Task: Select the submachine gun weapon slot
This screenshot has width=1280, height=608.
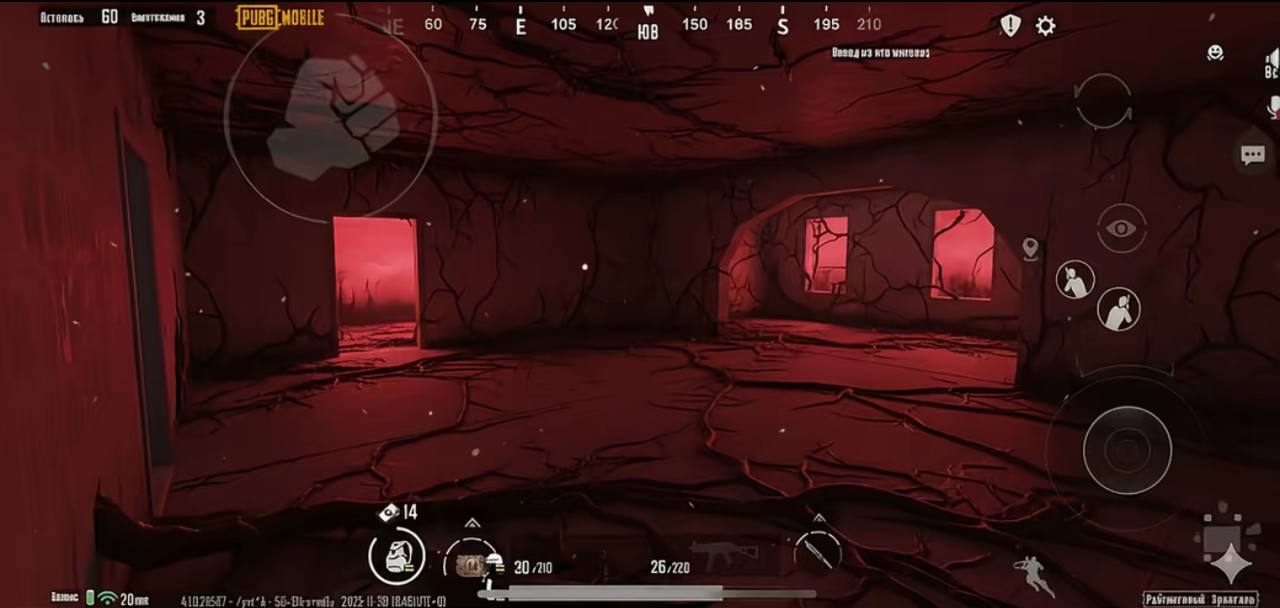Action: 722,553
